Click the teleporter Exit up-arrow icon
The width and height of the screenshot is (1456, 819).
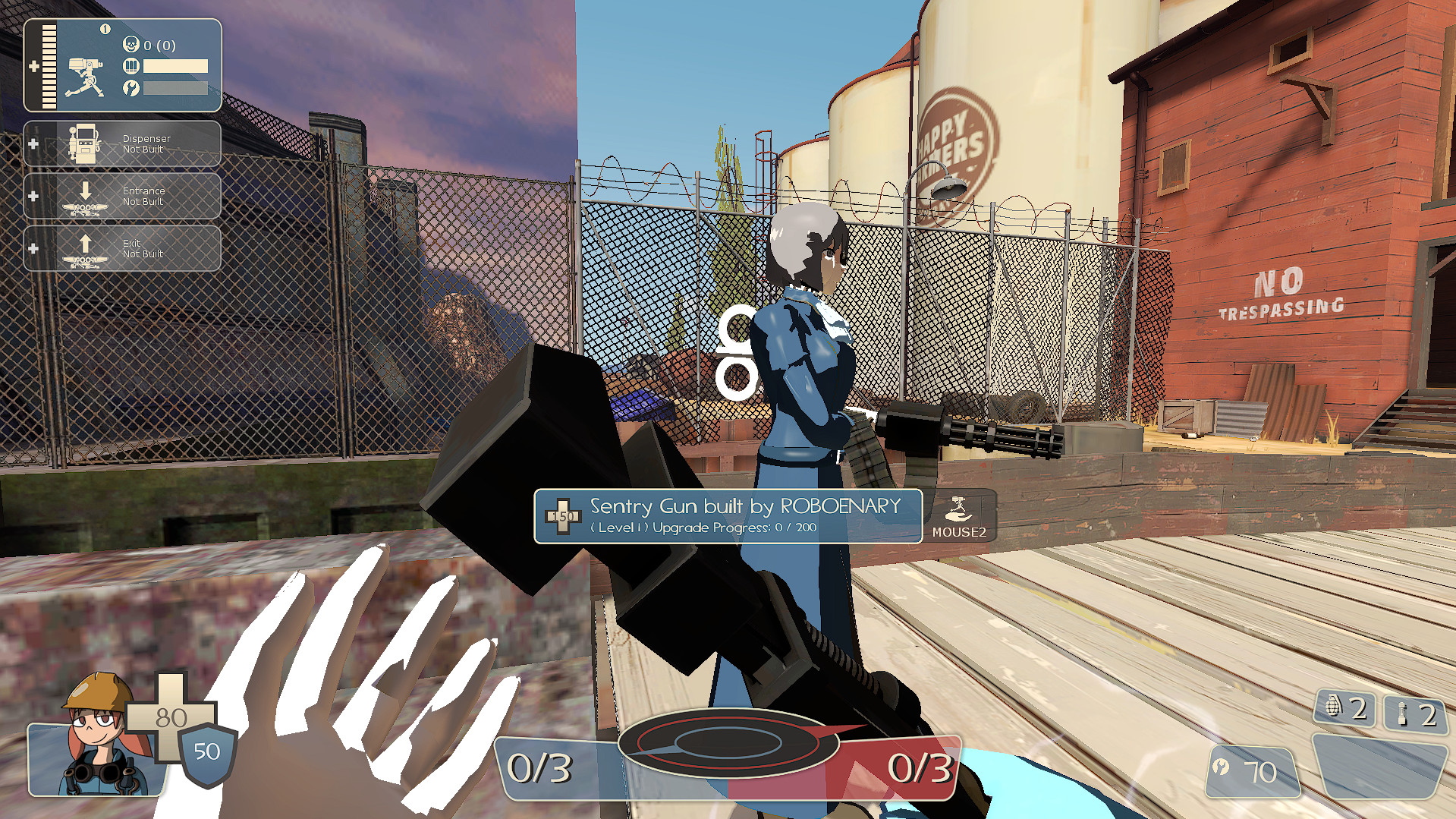tap(85, 248)
